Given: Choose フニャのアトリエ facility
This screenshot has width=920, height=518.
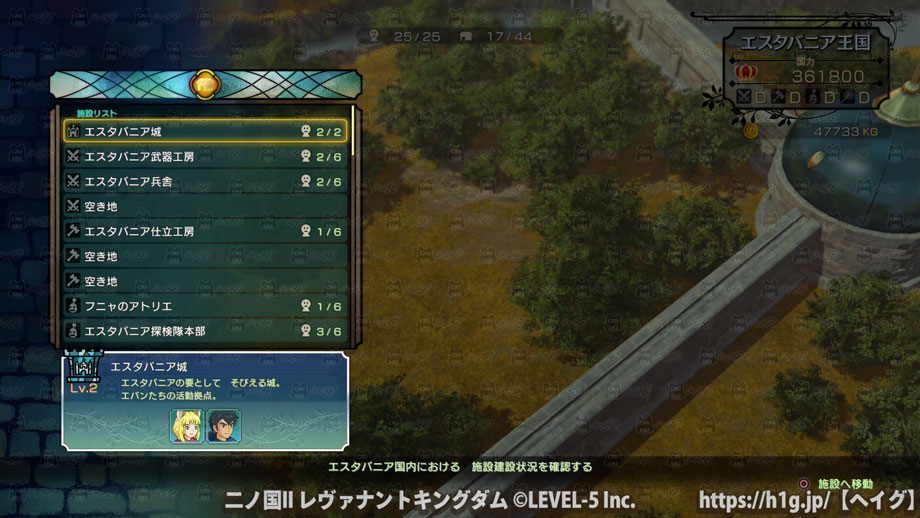Looking at the screenshot, I should point(205,307).
